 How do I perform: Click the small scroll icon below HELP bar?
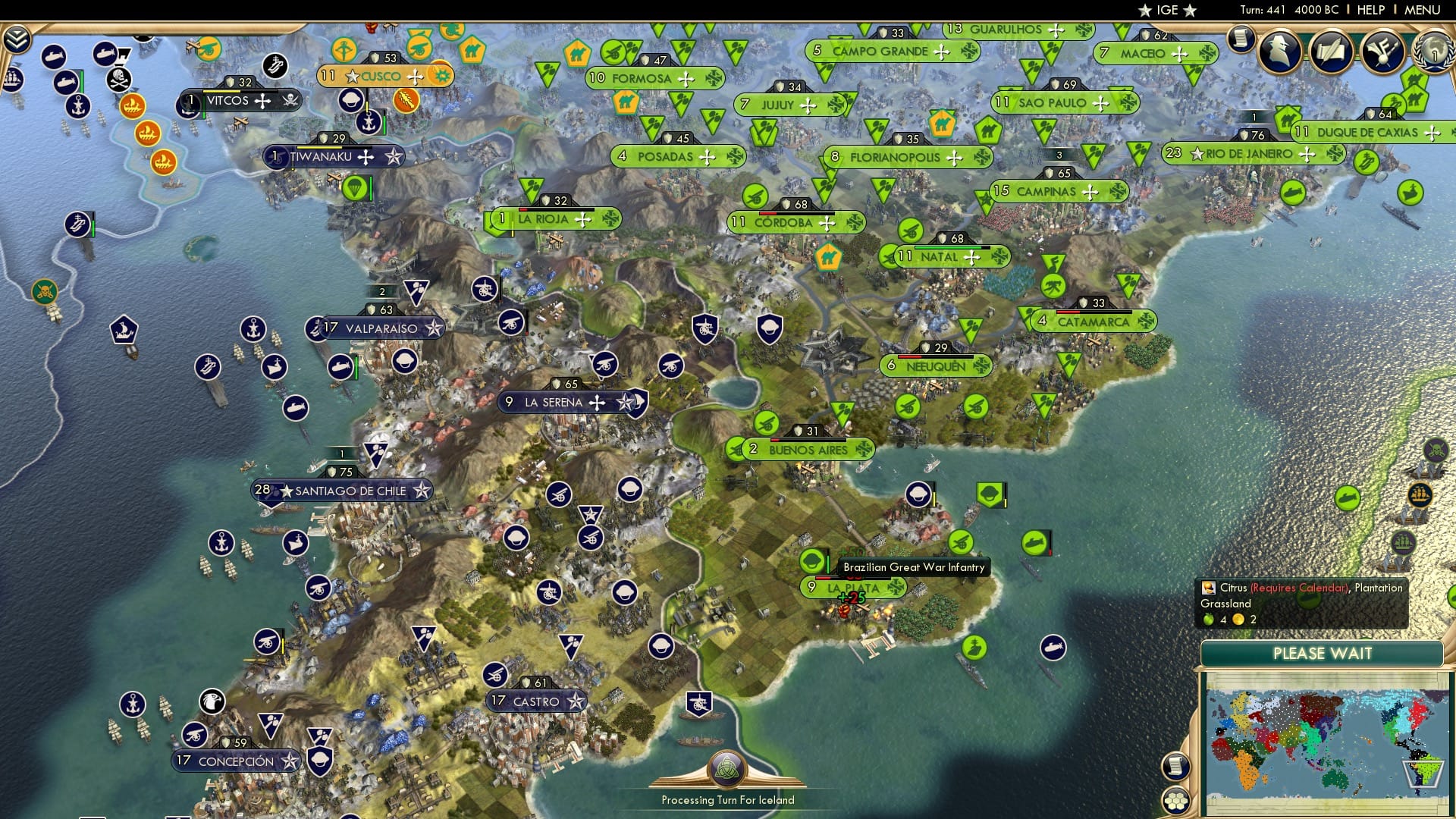tap(1241, 42)
